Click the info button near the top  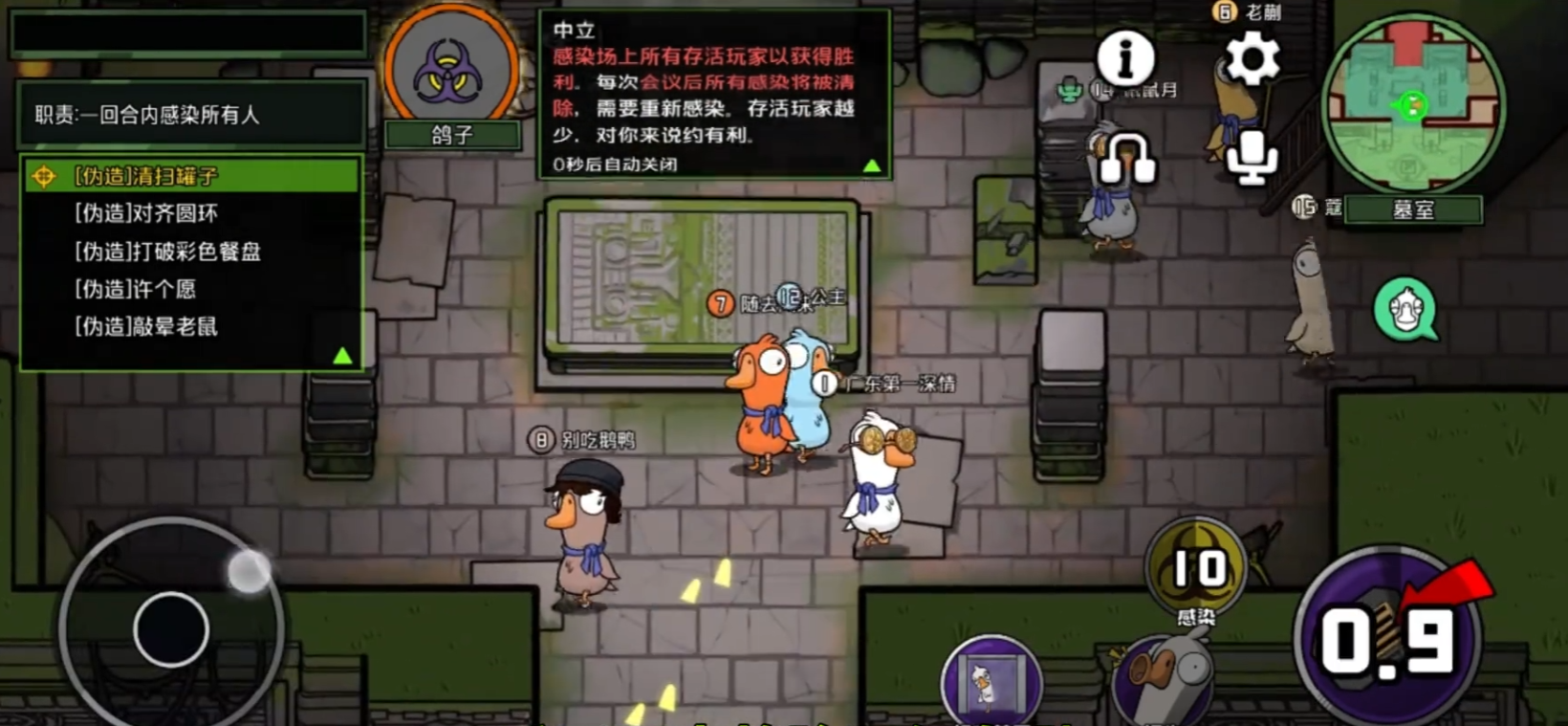point(1124,59)
